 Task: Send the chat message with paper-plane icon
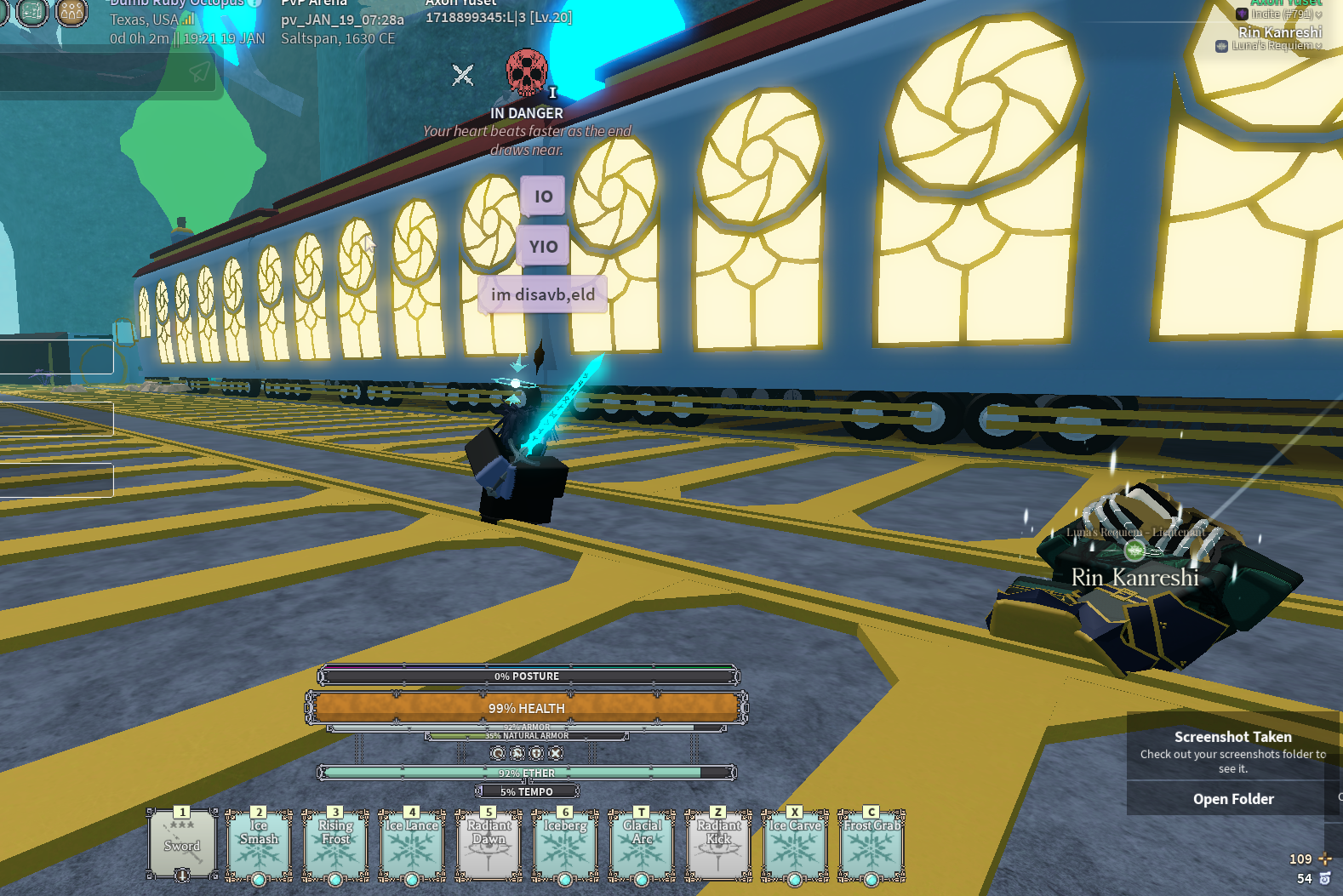pos(200,72)
